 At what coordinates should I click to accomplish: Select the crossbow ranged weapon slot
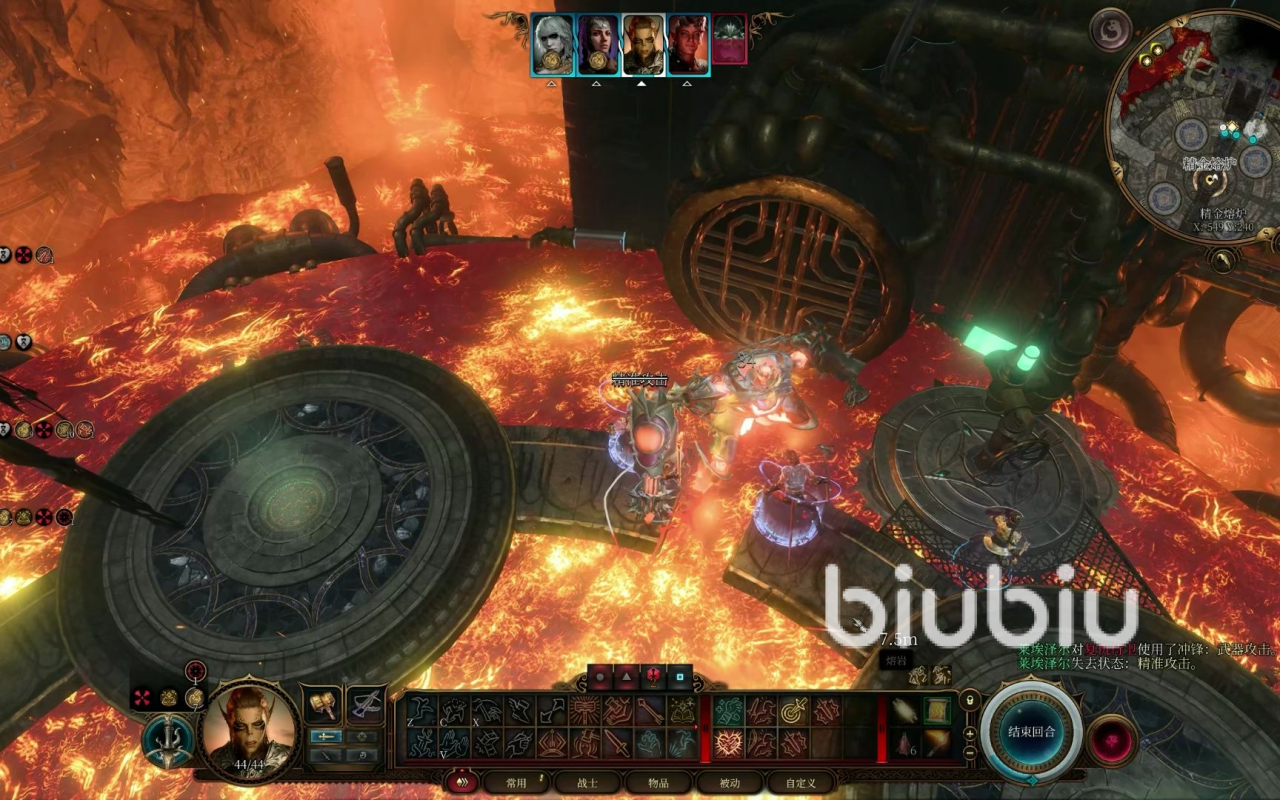click(366, 705)
